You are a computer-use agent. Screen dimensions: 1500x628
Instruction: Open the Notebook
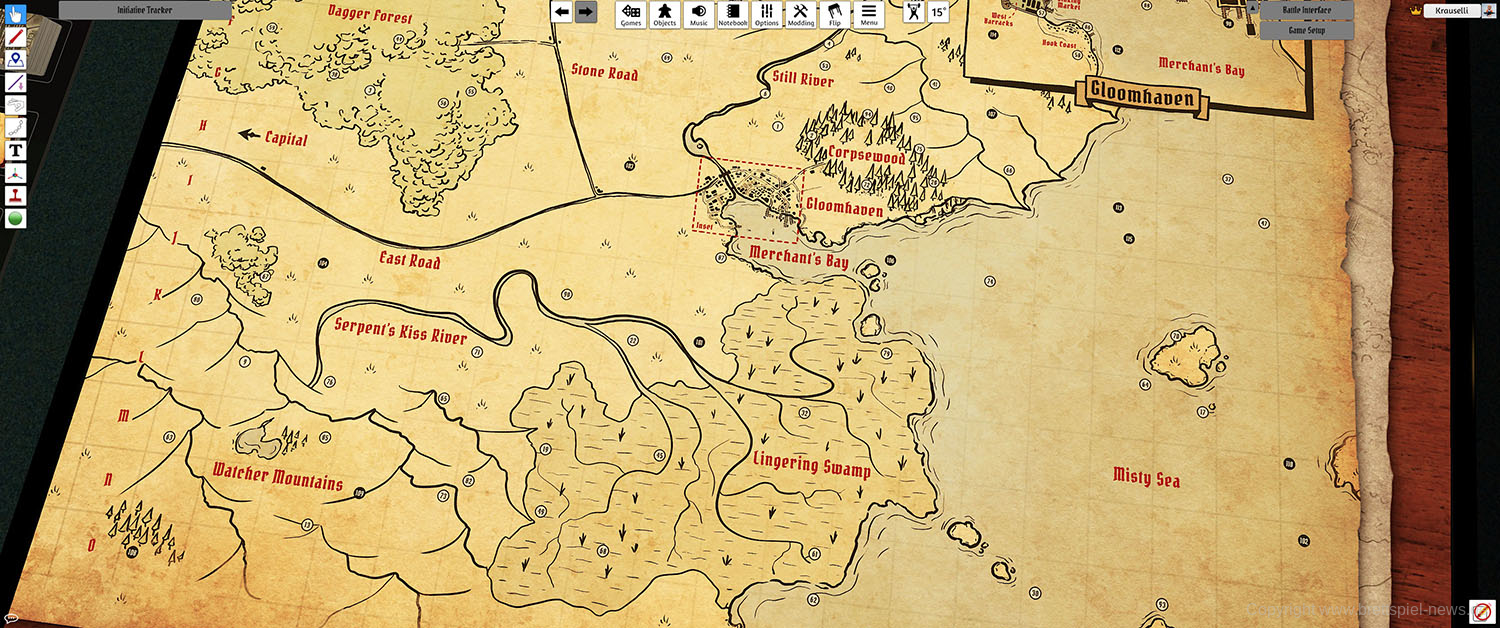(x=733, y=14)
